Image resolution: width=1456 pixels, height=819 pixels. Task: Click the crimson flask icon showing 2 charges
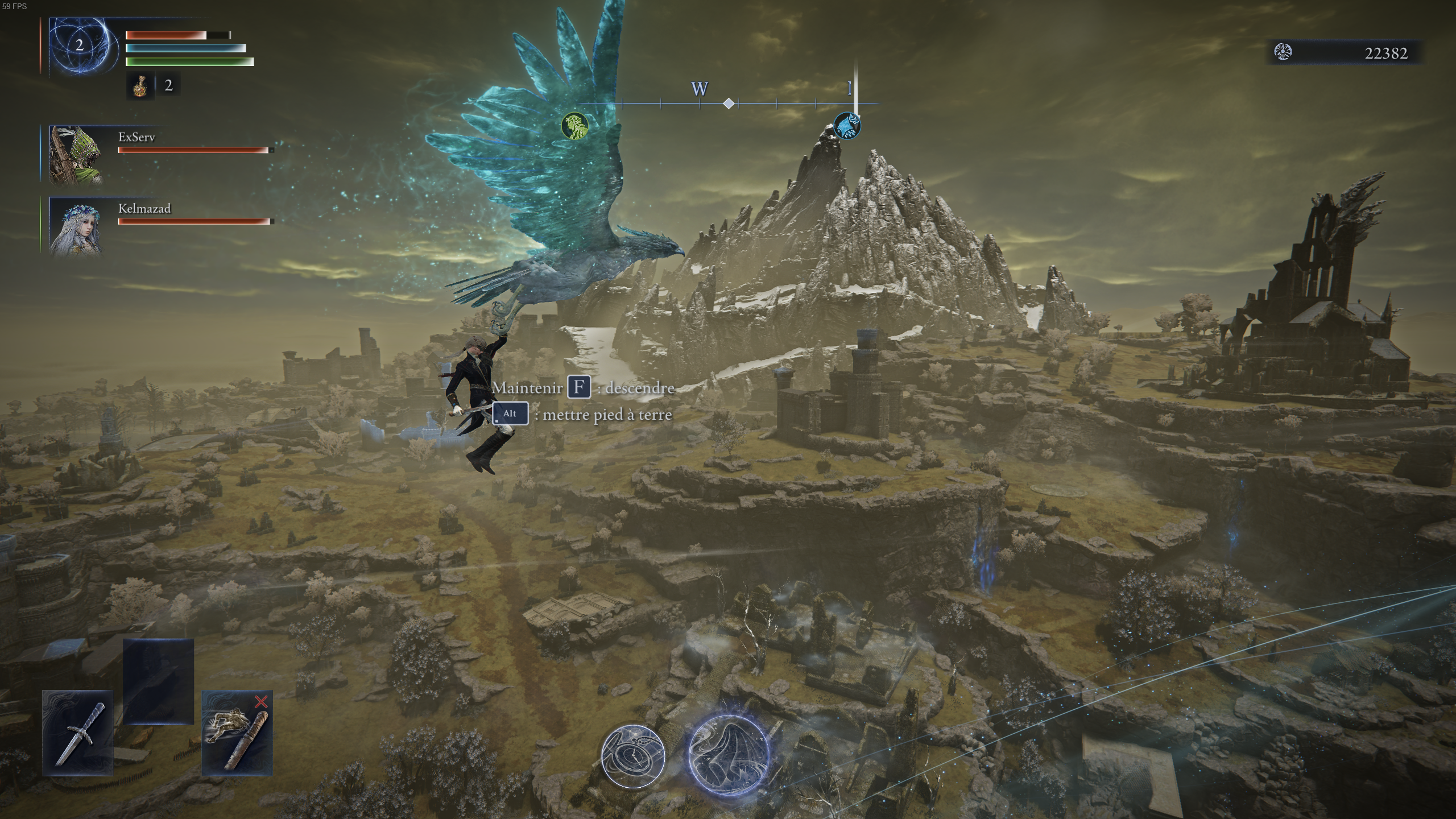[x=140, y=86]
